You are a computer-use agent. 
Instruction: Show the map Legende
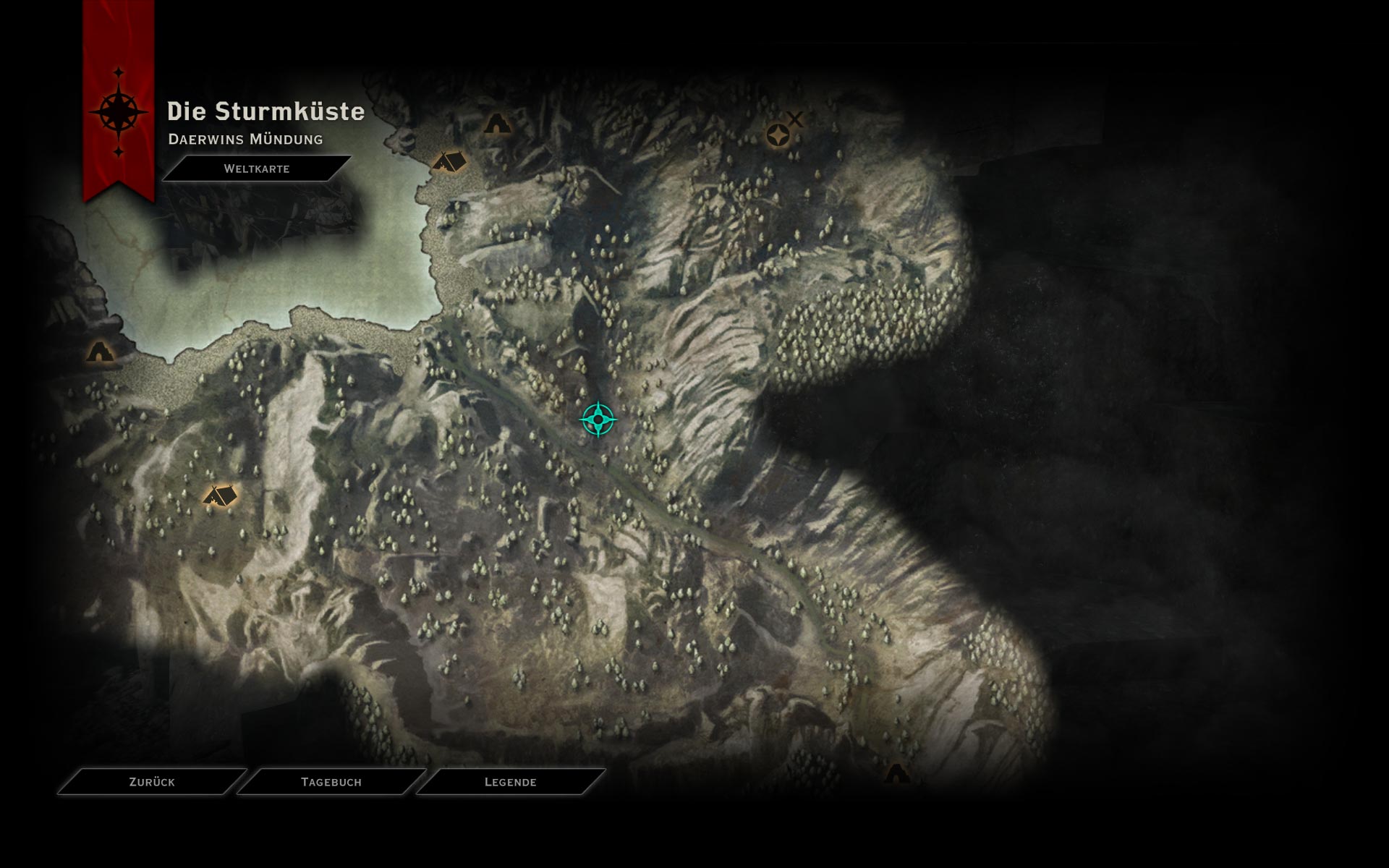[x=511, y=782]
